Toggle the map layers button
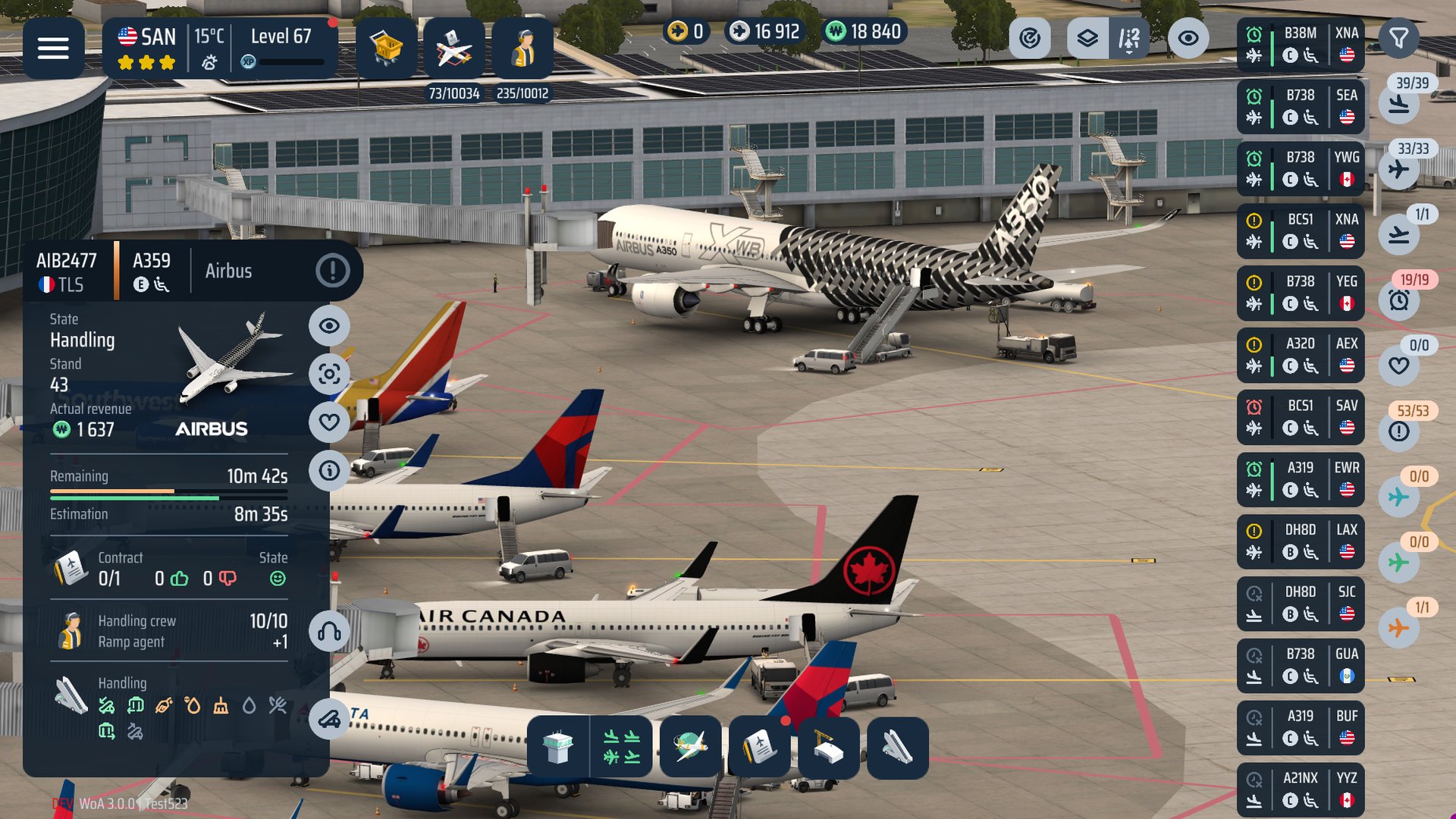The height and width of the screenshot is (819, 1456). point(1087,38)
